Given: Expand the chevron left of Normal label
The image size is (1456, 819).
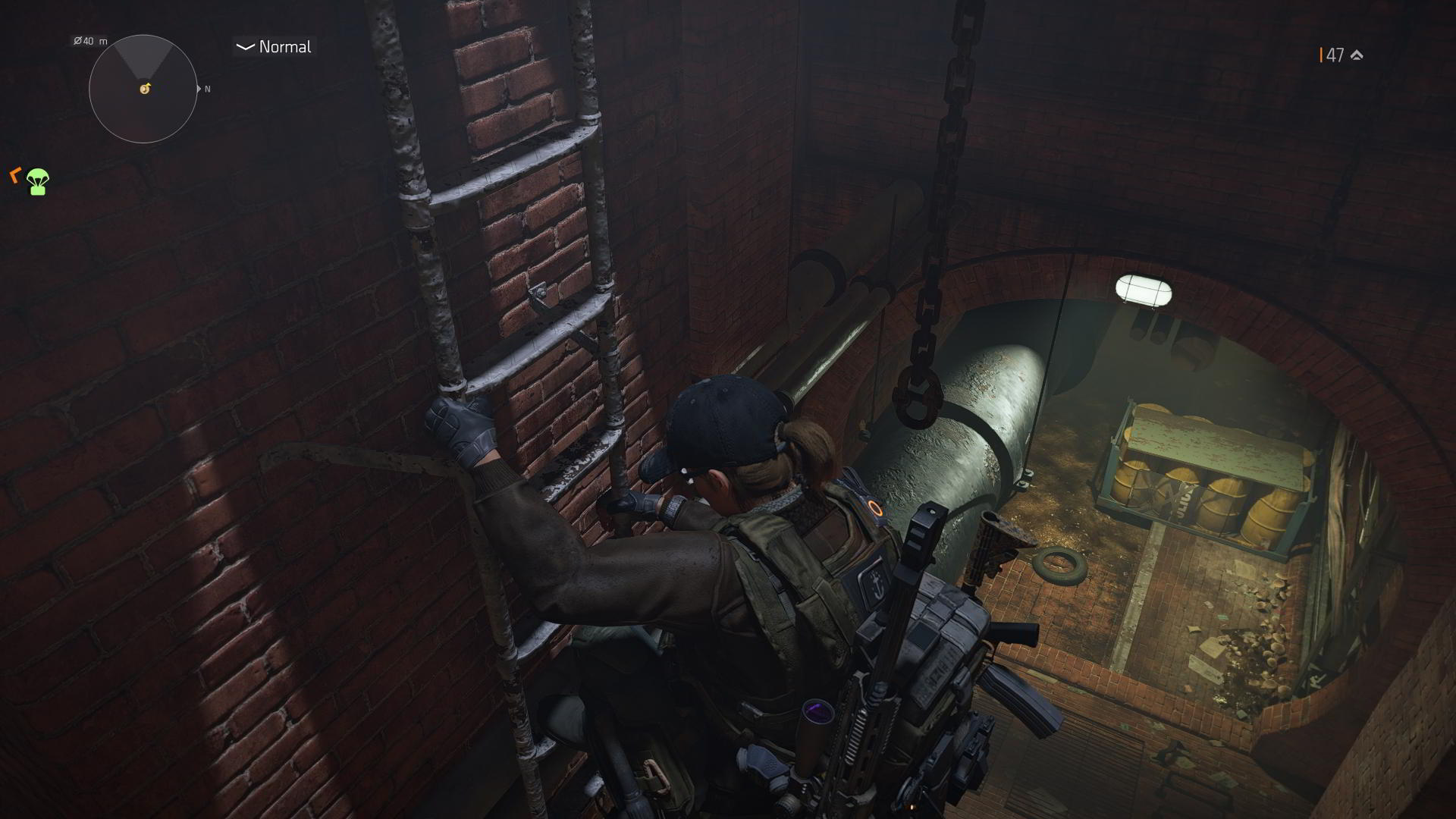Looking at the screenshot, I should point(243,47).
